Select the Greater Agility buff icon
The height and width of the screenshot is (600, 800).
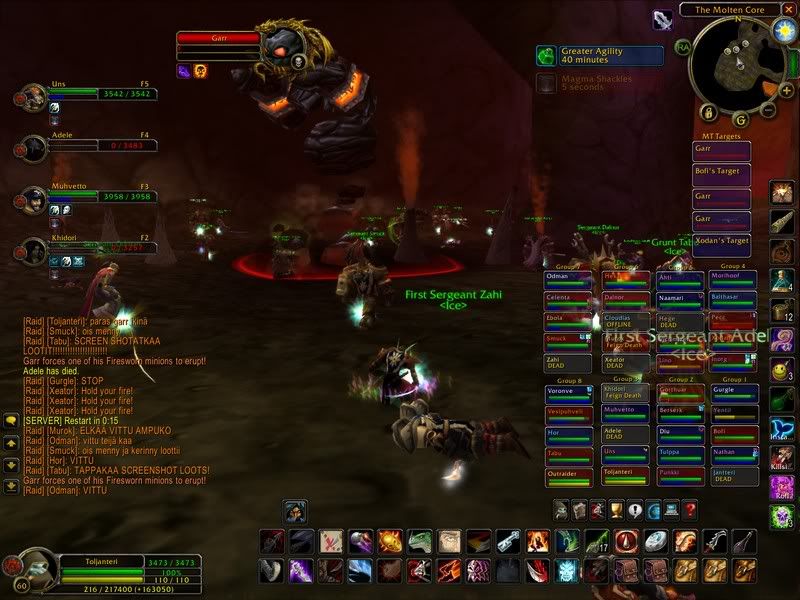(545, 56)
